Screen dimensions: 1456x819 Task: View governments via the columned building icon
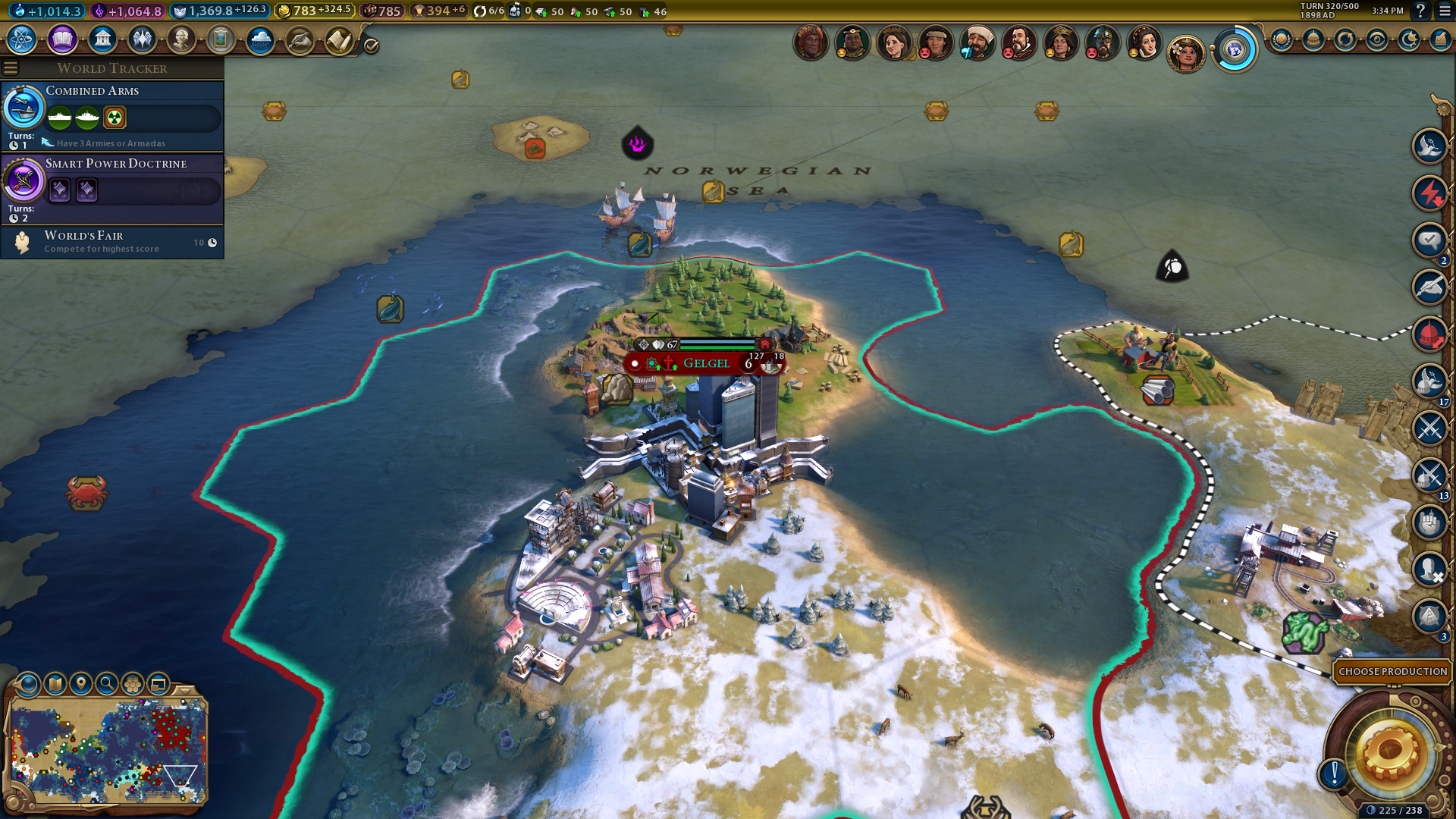pyautogui.click(x=102, y=39)
